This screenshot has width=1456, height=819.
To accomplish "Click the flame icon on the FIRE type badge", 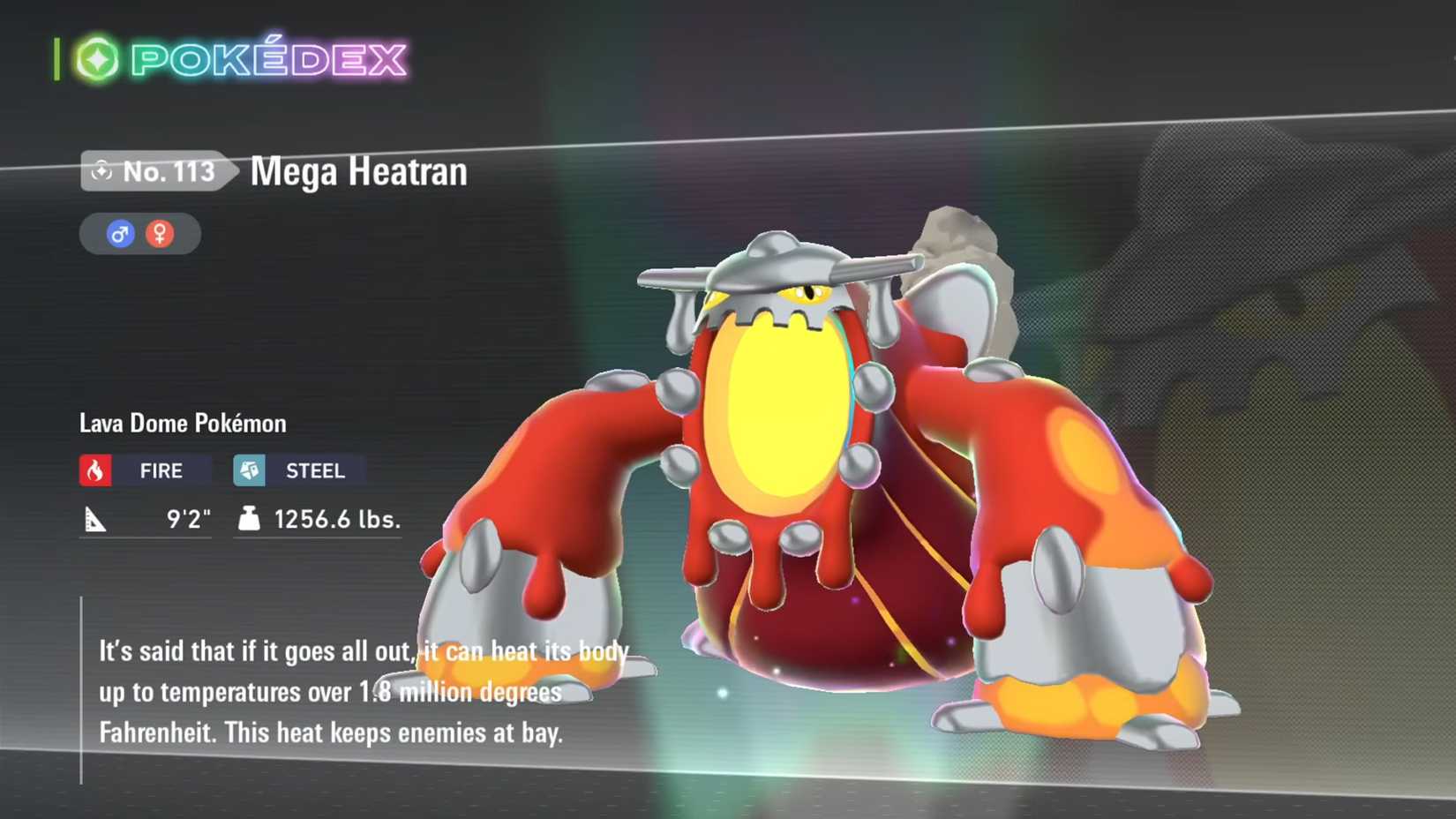I will pos(94,470).
